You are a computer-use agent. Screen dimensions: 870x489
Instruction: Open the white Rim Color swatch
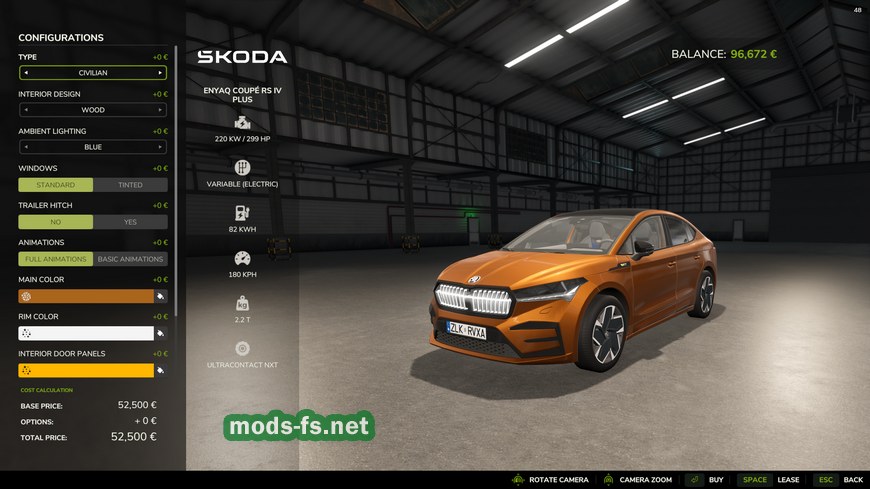85,333
